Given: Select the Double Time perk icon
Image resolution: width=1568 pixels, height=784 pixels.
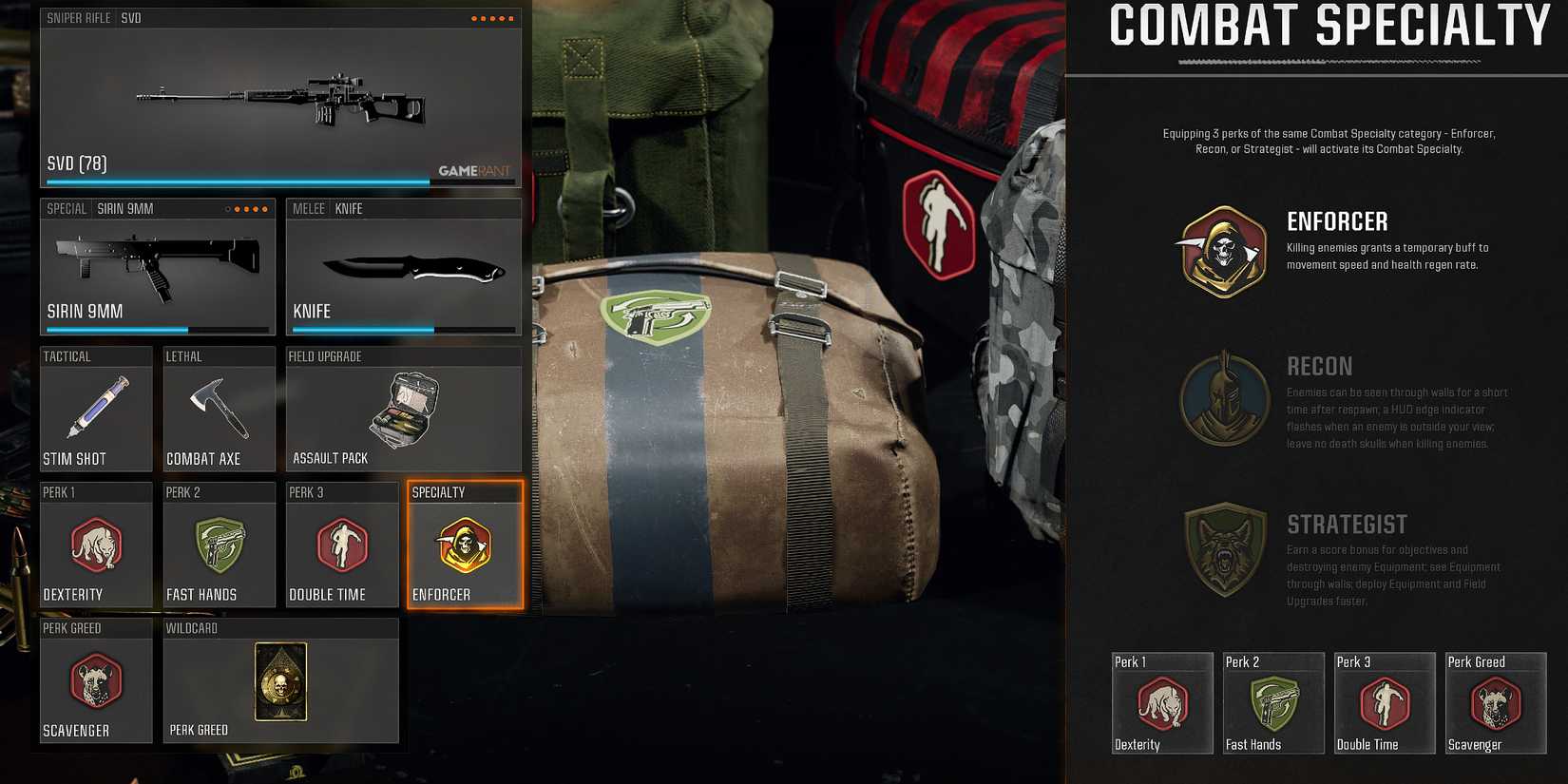Looking at the screenshot, I should 341,549.
